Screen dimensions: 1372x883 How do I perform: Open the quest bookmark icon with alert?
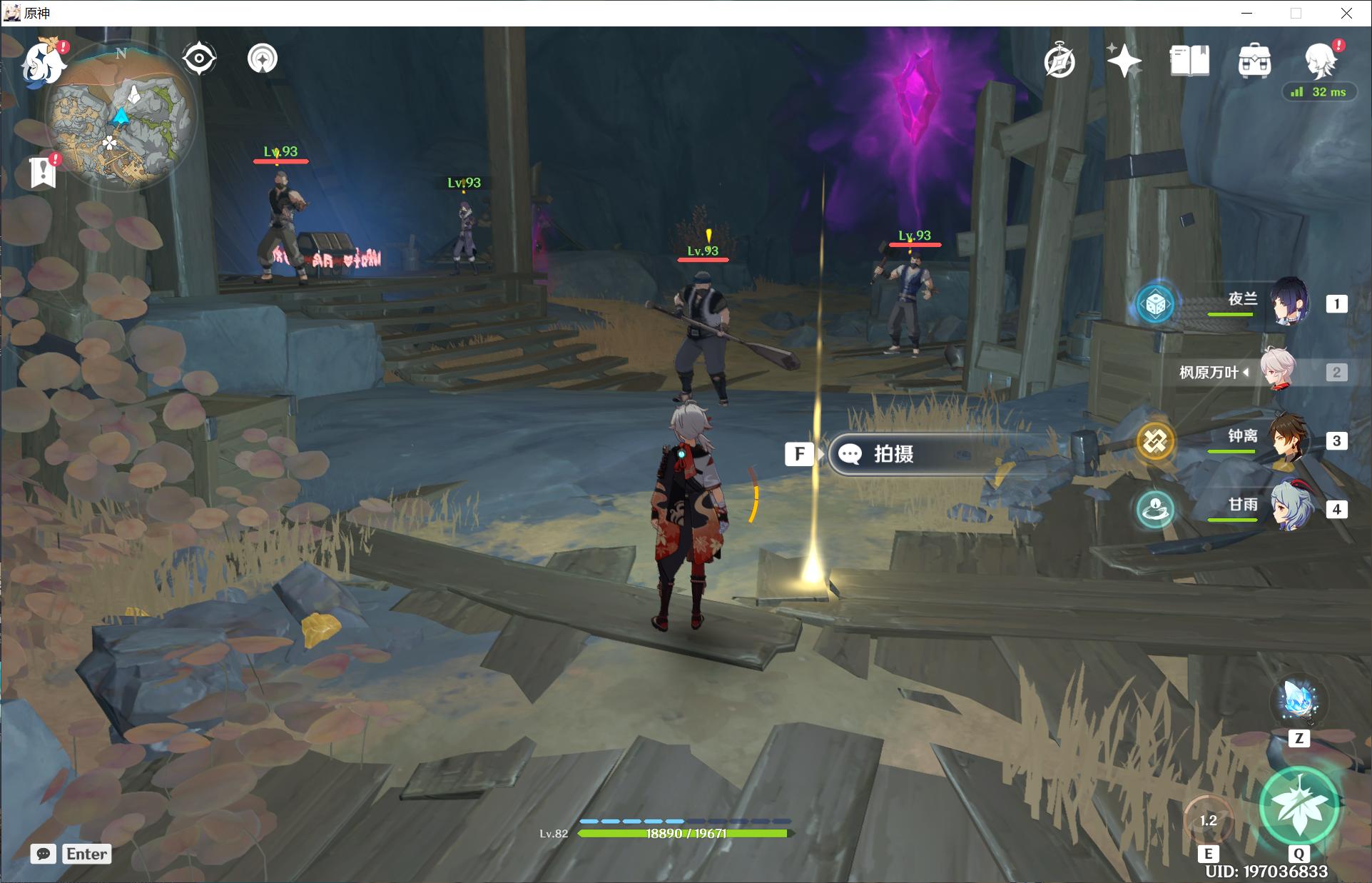click(x=44, y=171)
